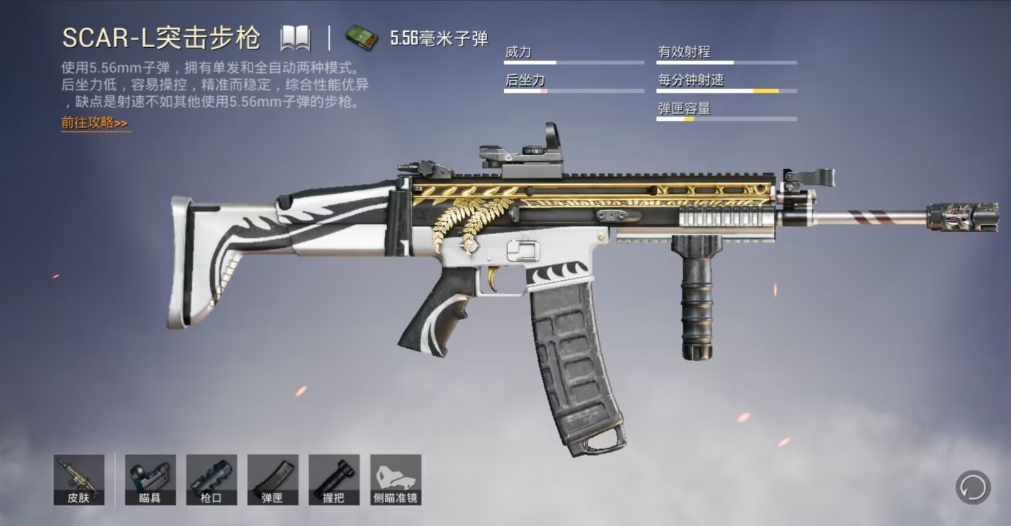Tap the 5.56毫米子弹 ammo icon
Image resolution: width=1011 pixels, height=526 pixels.
pyautogui.click(x=360, y=38)
